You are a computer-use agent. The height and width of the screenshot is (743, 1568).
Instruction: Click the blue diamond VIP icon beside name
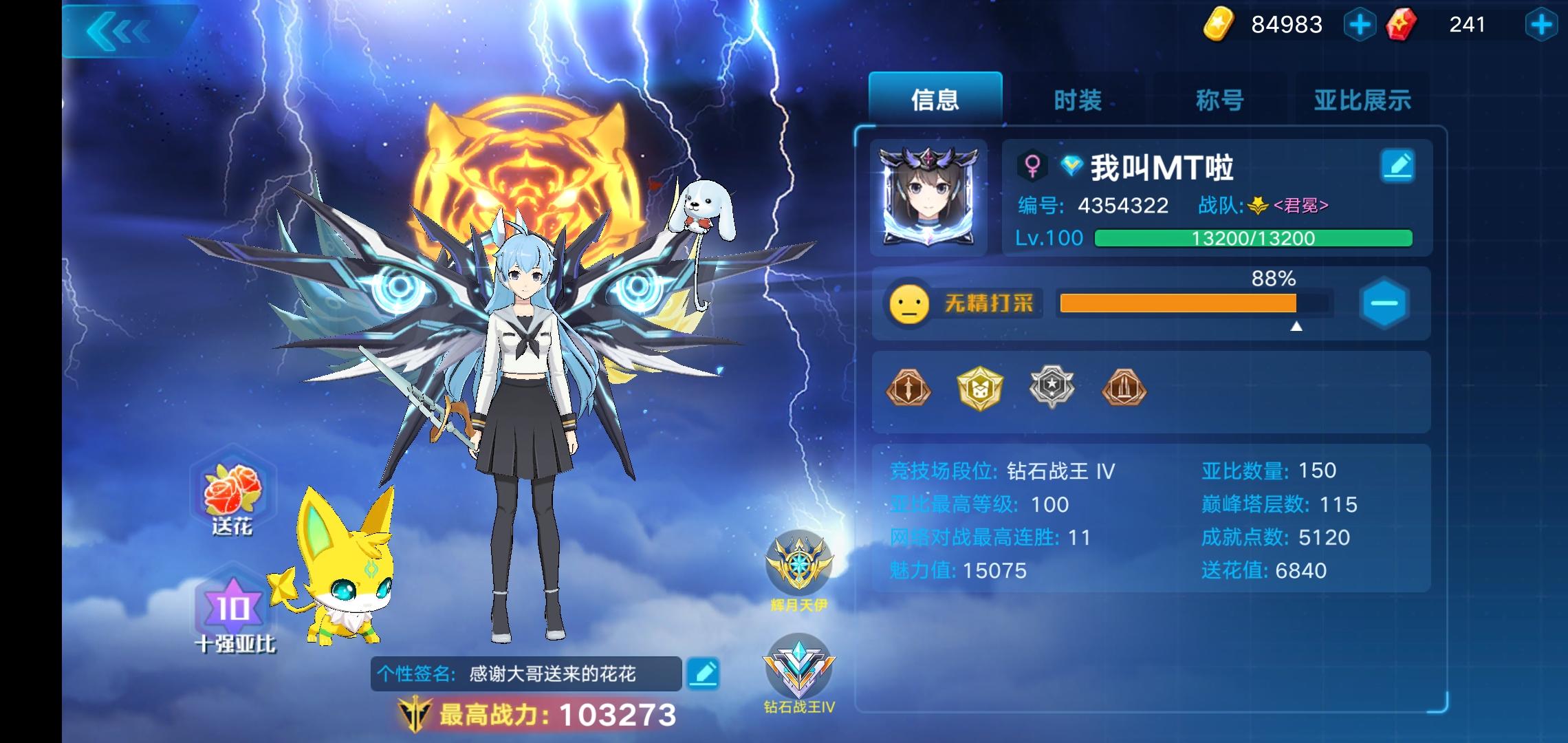1071,166
